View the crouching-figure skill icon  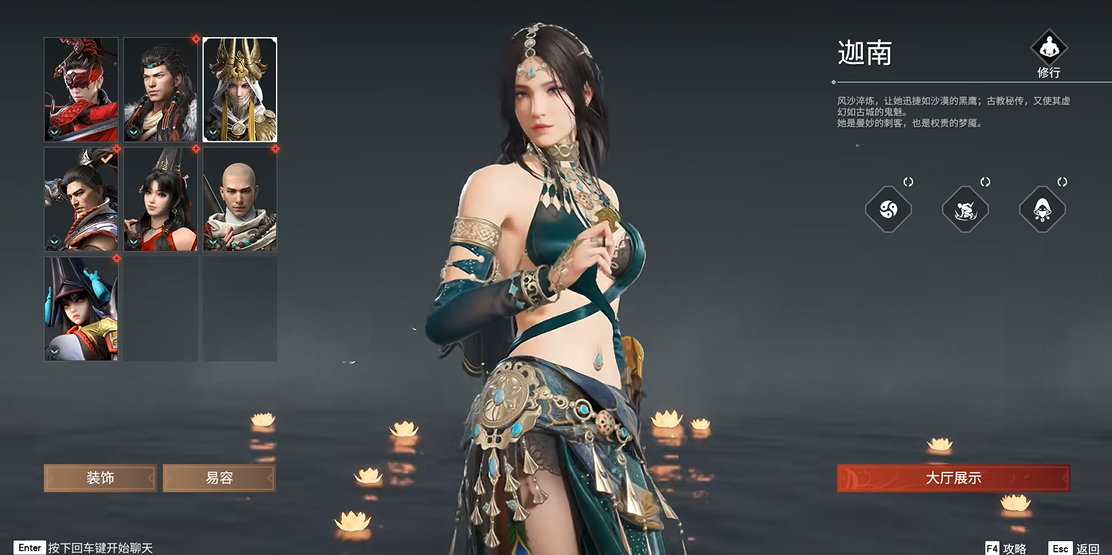(x=965, y=209)
